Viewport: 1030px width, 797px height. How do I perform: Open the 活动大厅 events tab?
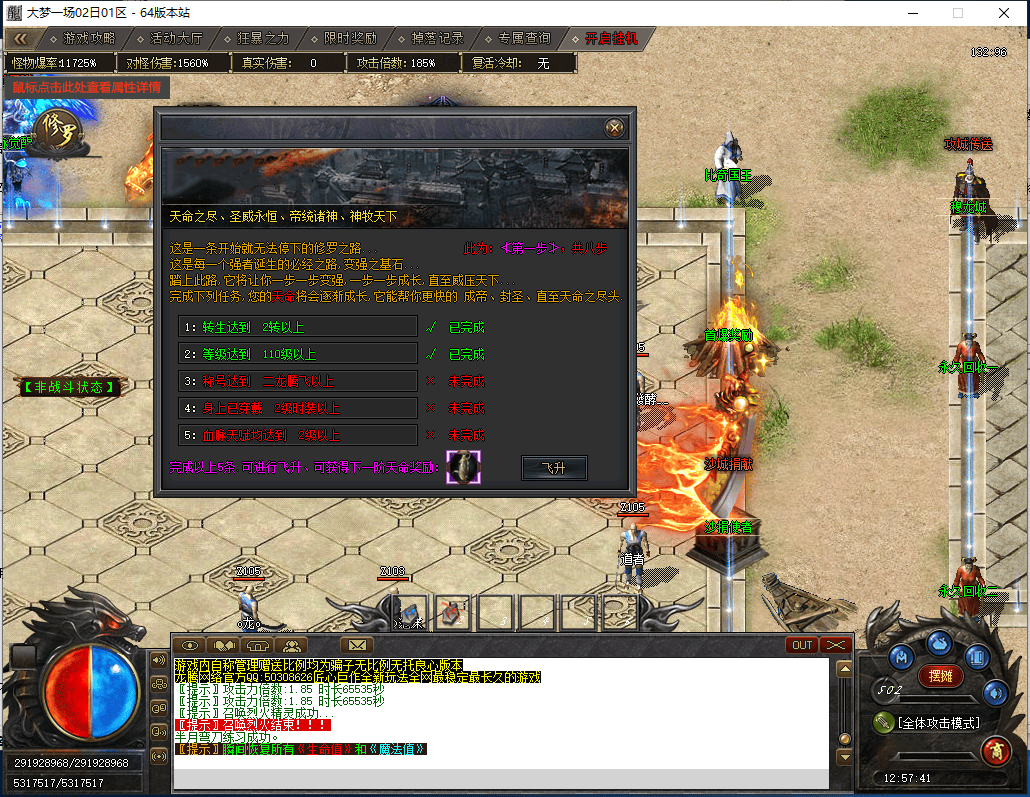point(169,38)
